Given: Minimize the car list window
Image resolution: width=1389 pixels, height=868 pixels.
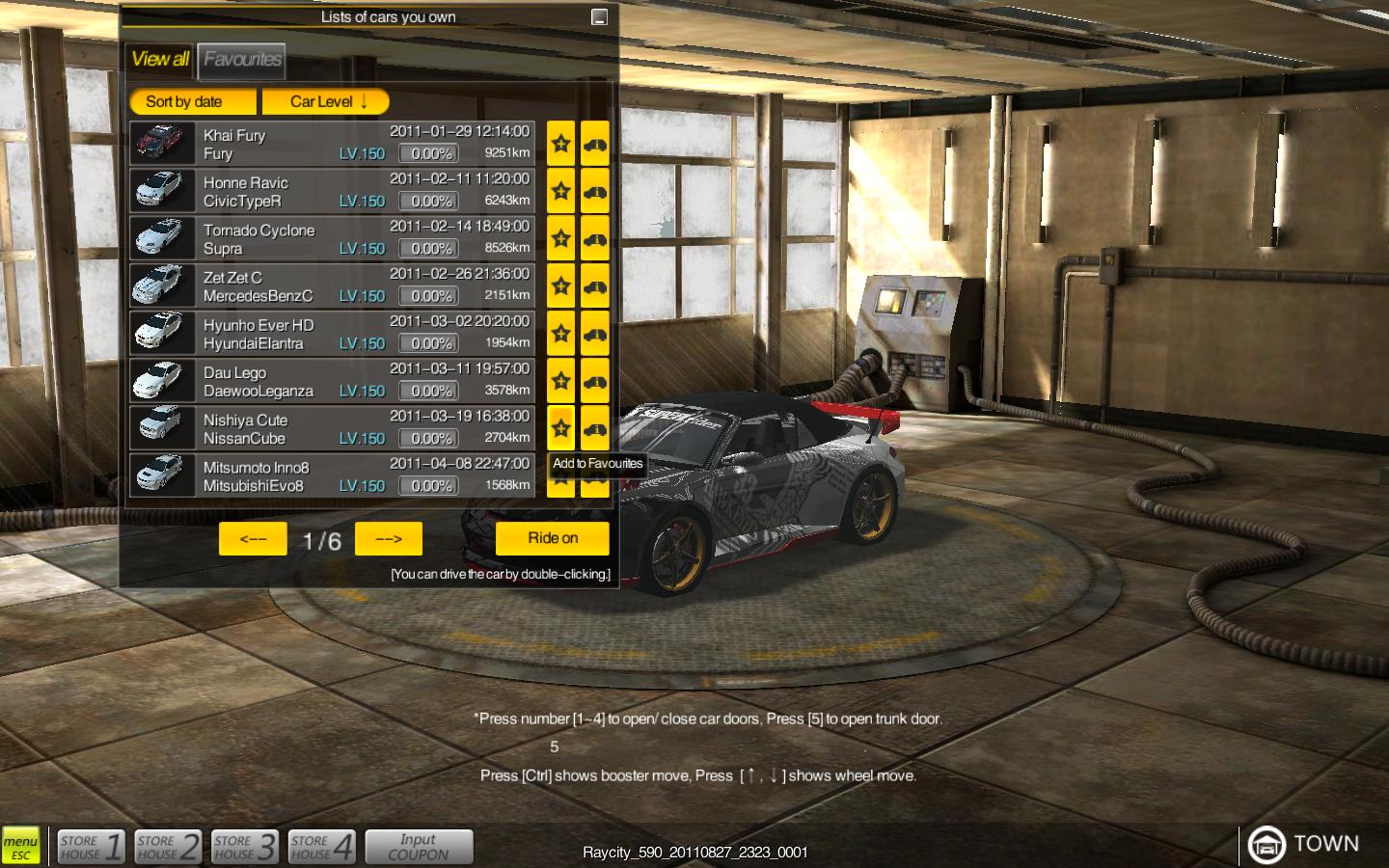Looking at the screenshot, I should 599,16.
